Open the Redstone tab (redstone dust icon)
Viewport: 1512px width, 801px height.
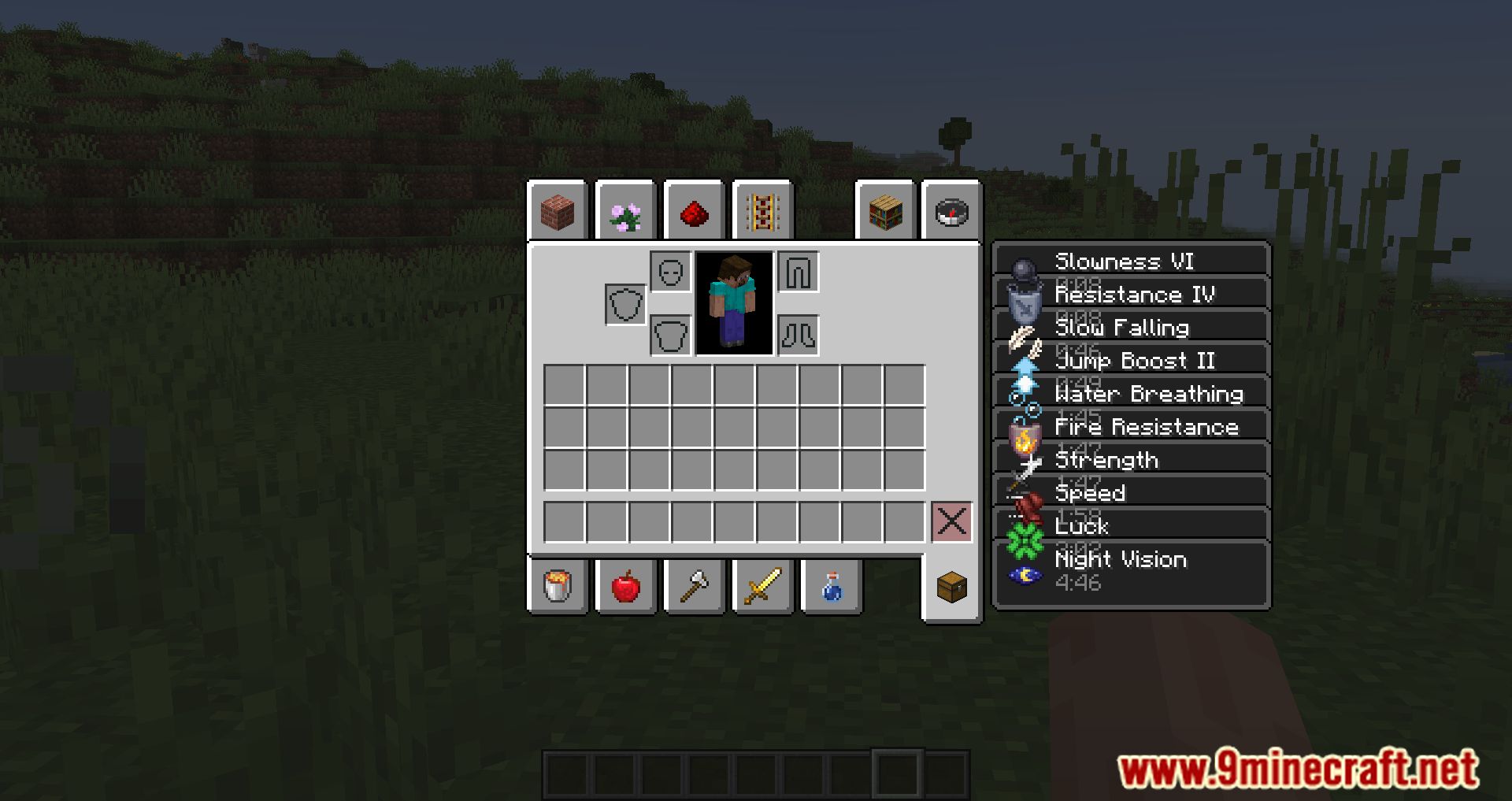tap(693, 213)
